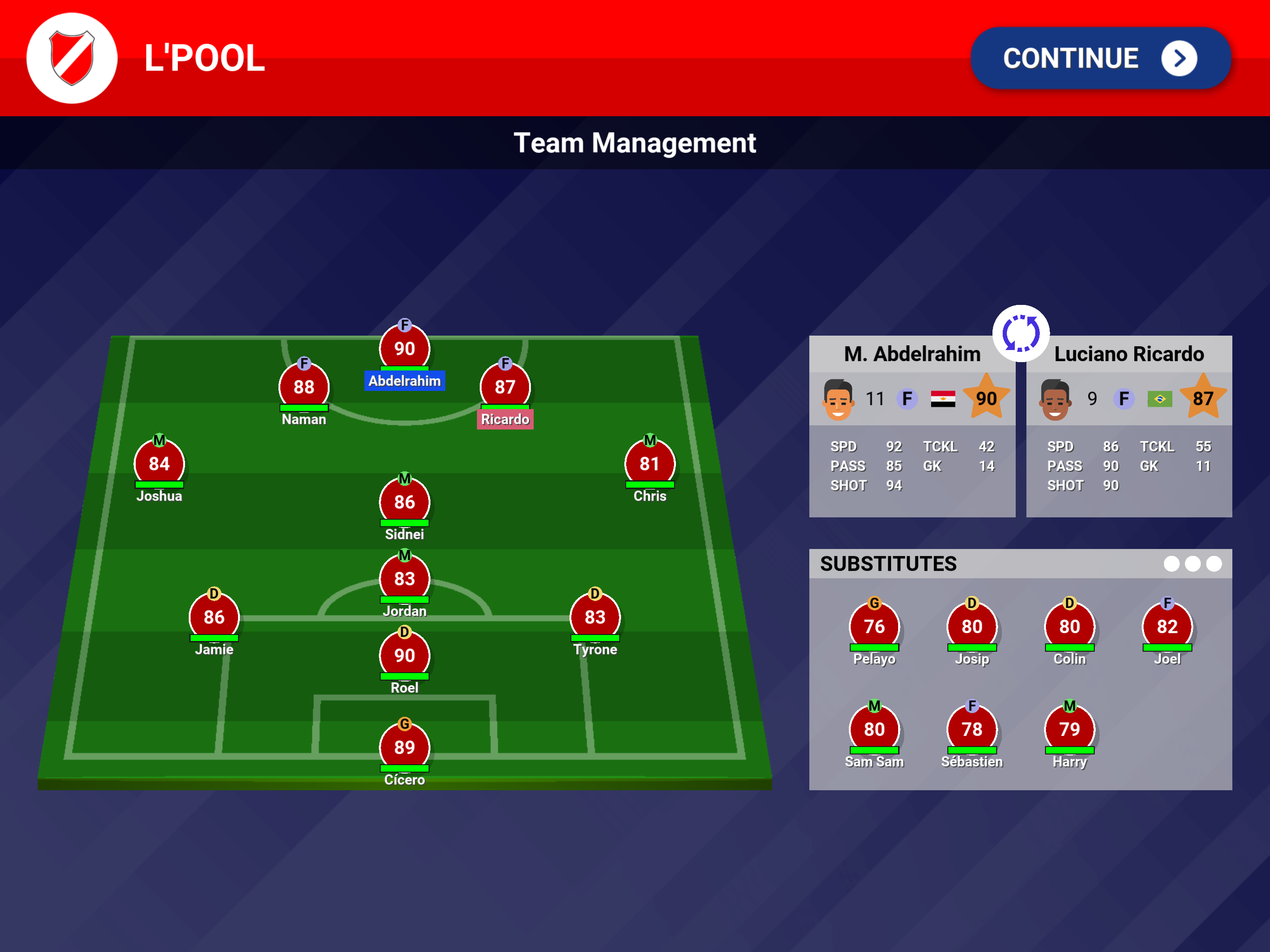Select defender Tyrone rated 83

(x=595, y=617)
